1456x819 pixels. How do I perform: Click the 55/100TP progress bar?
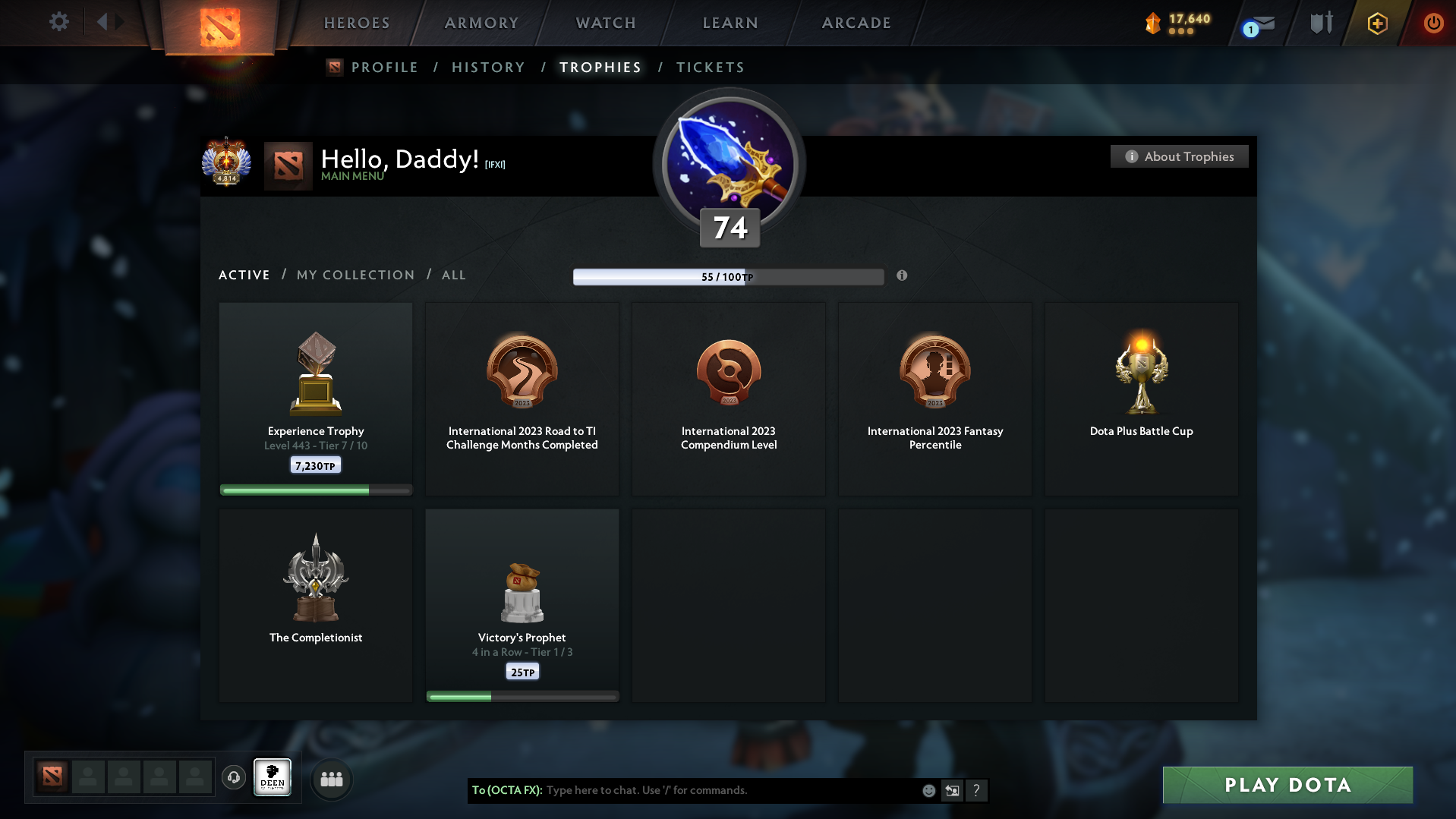tap(728, 276)
